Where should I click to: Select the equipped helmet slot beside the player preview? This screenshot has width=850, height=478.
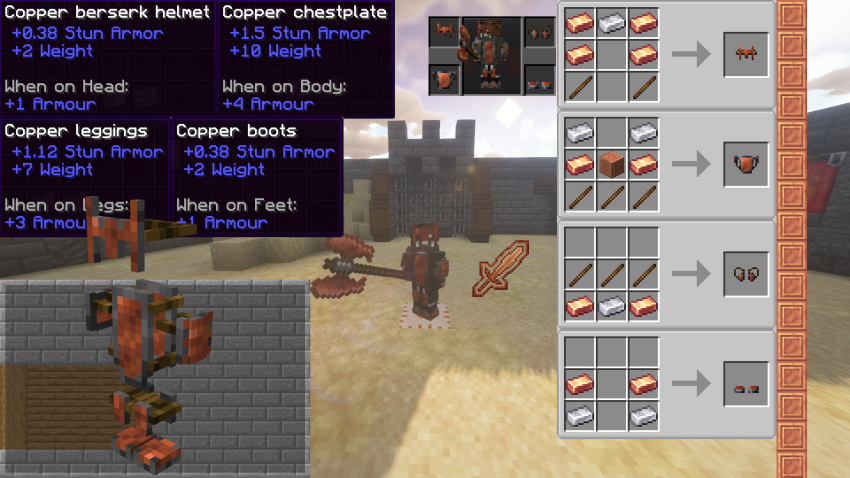pos(446,33)
